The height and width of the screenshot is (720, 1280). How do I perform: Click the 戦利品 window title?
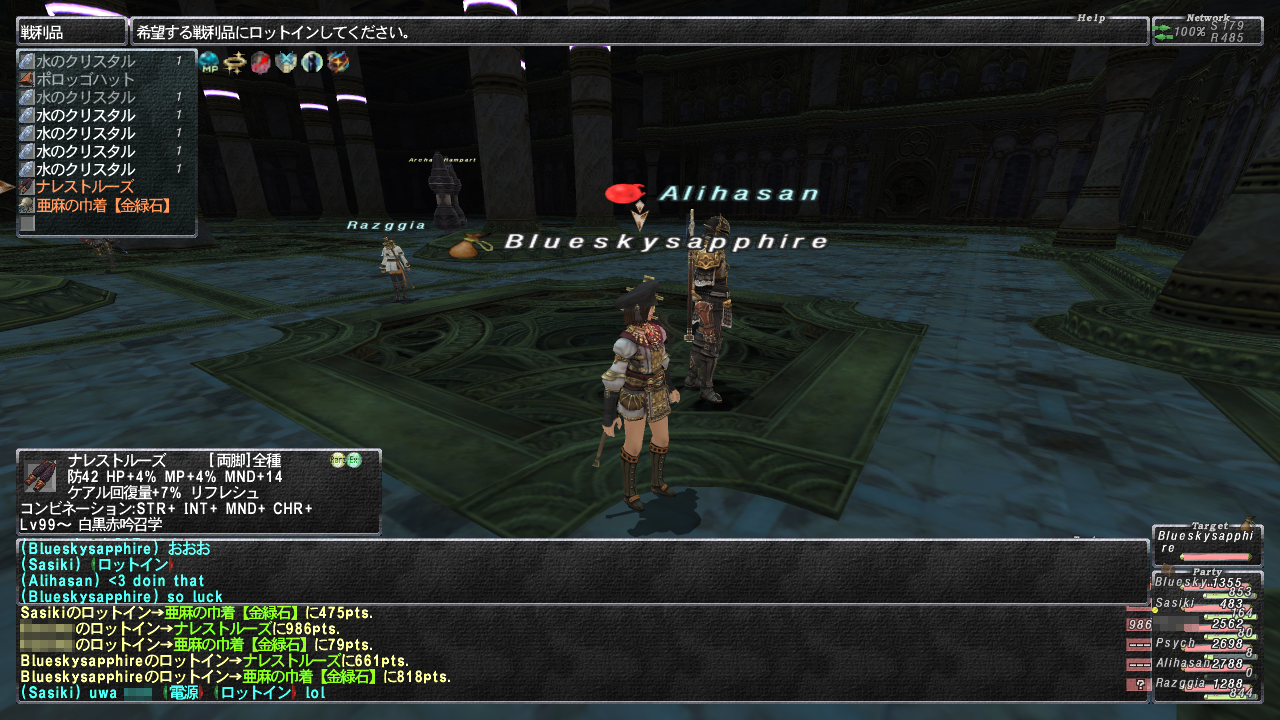[x=70, y=32]
